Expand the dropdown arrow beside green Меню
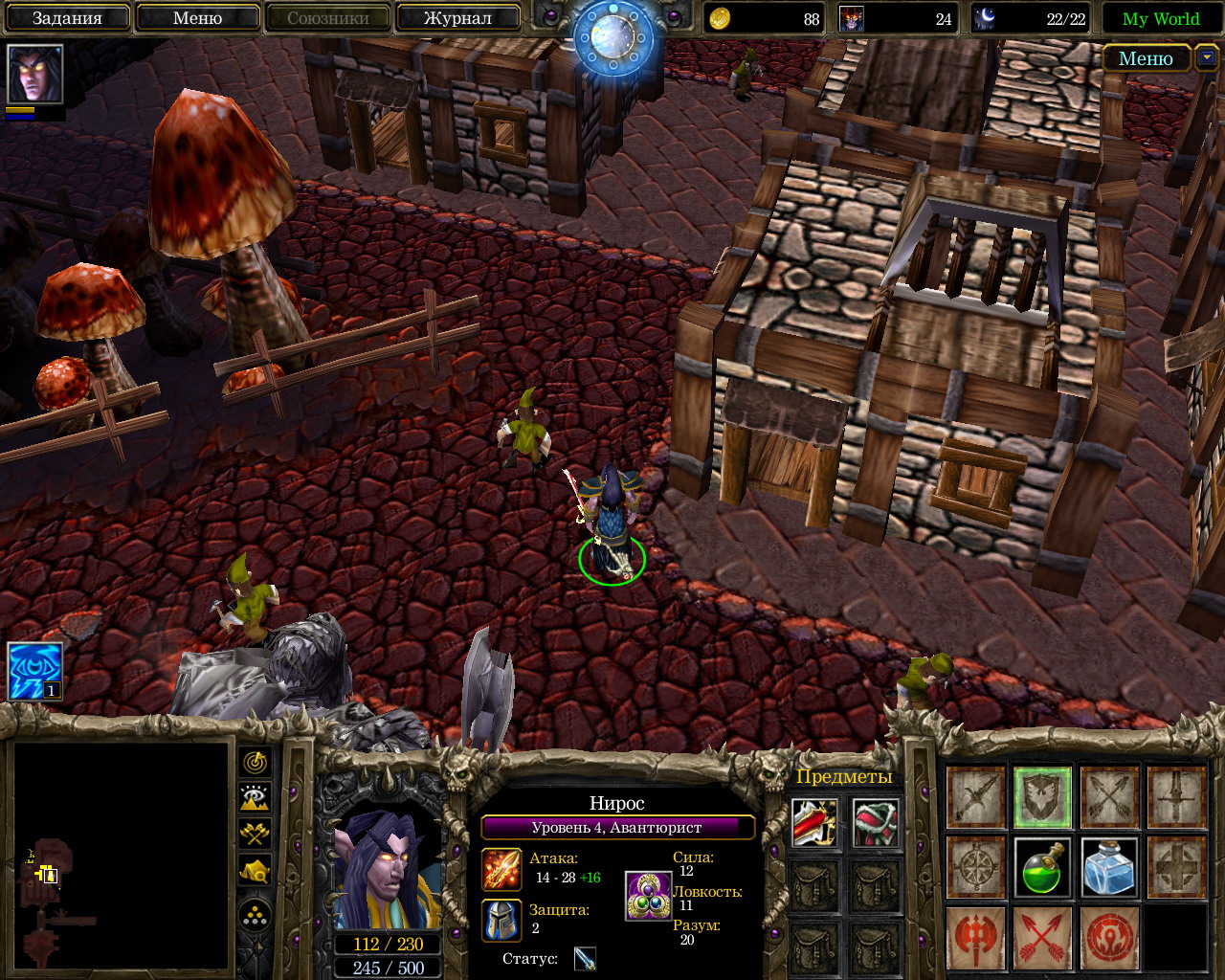The height and width of the screenshot is (980, 1225). 1205,58
